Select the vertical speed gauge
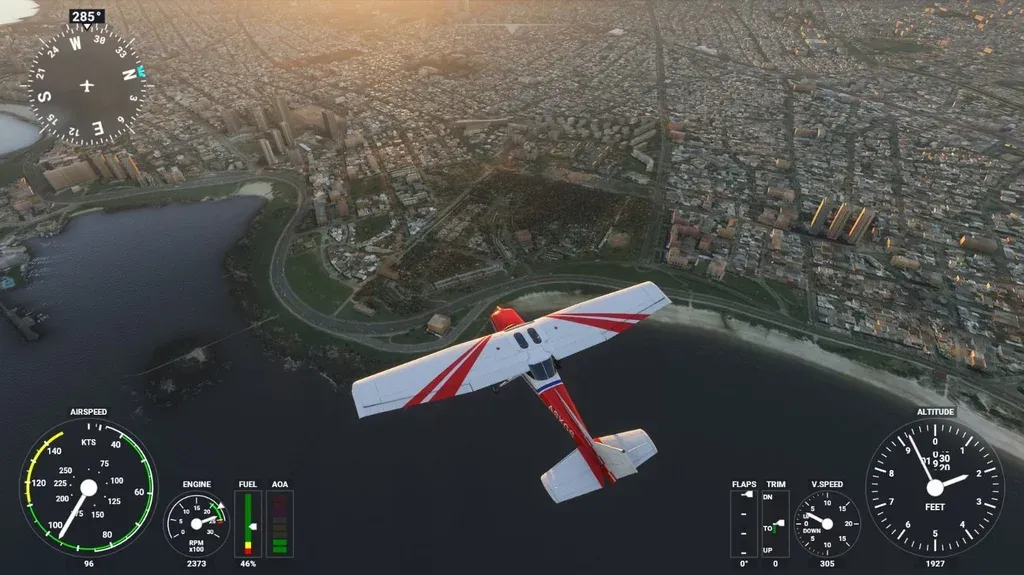 (827, 523)
